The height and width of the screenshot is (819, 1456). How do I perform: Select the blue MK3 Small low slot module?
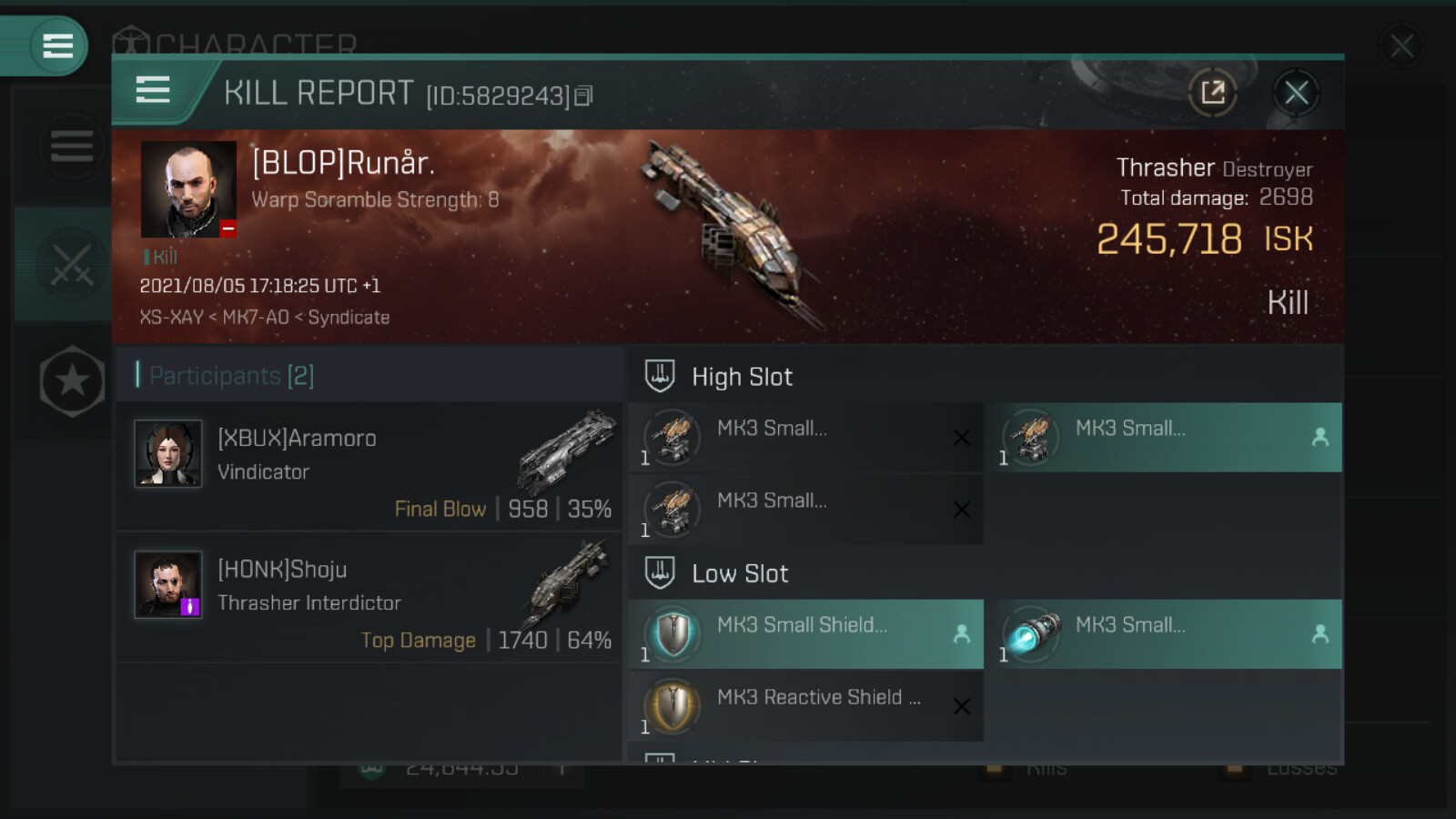[1164, 634]
